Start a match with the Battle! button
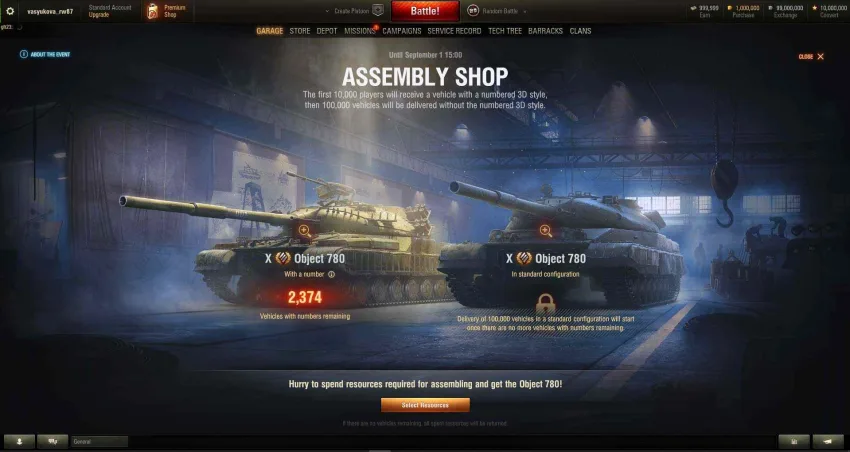 tap(424, 11)
